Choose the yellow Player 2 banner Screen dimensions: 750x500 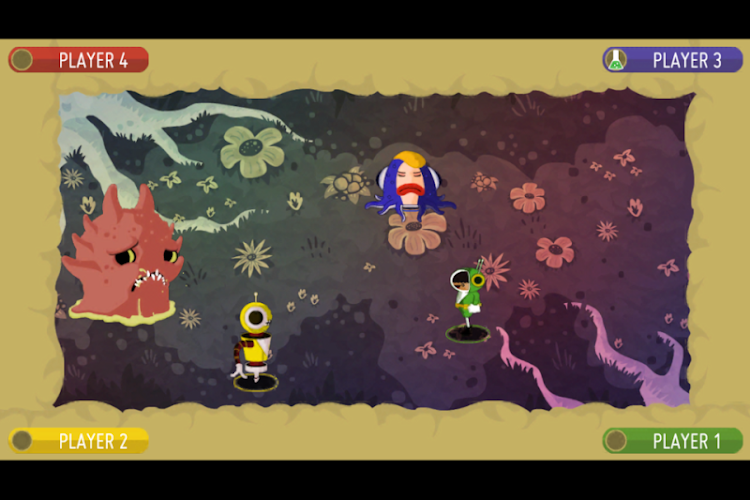(80, 440)
